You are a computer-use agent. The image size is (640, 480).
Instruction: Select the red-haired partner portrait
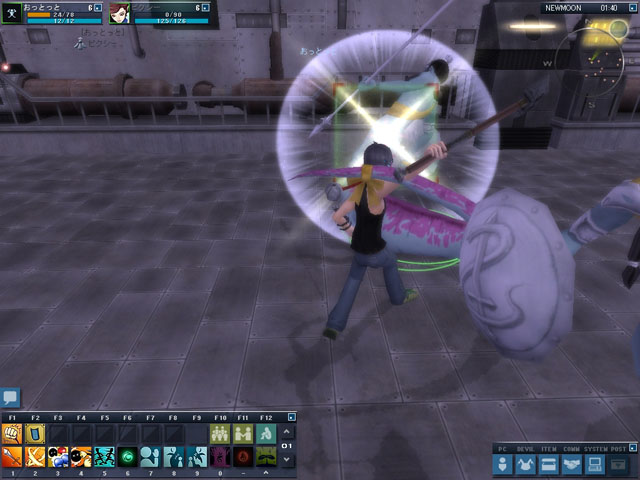click(x=119, y=12)
